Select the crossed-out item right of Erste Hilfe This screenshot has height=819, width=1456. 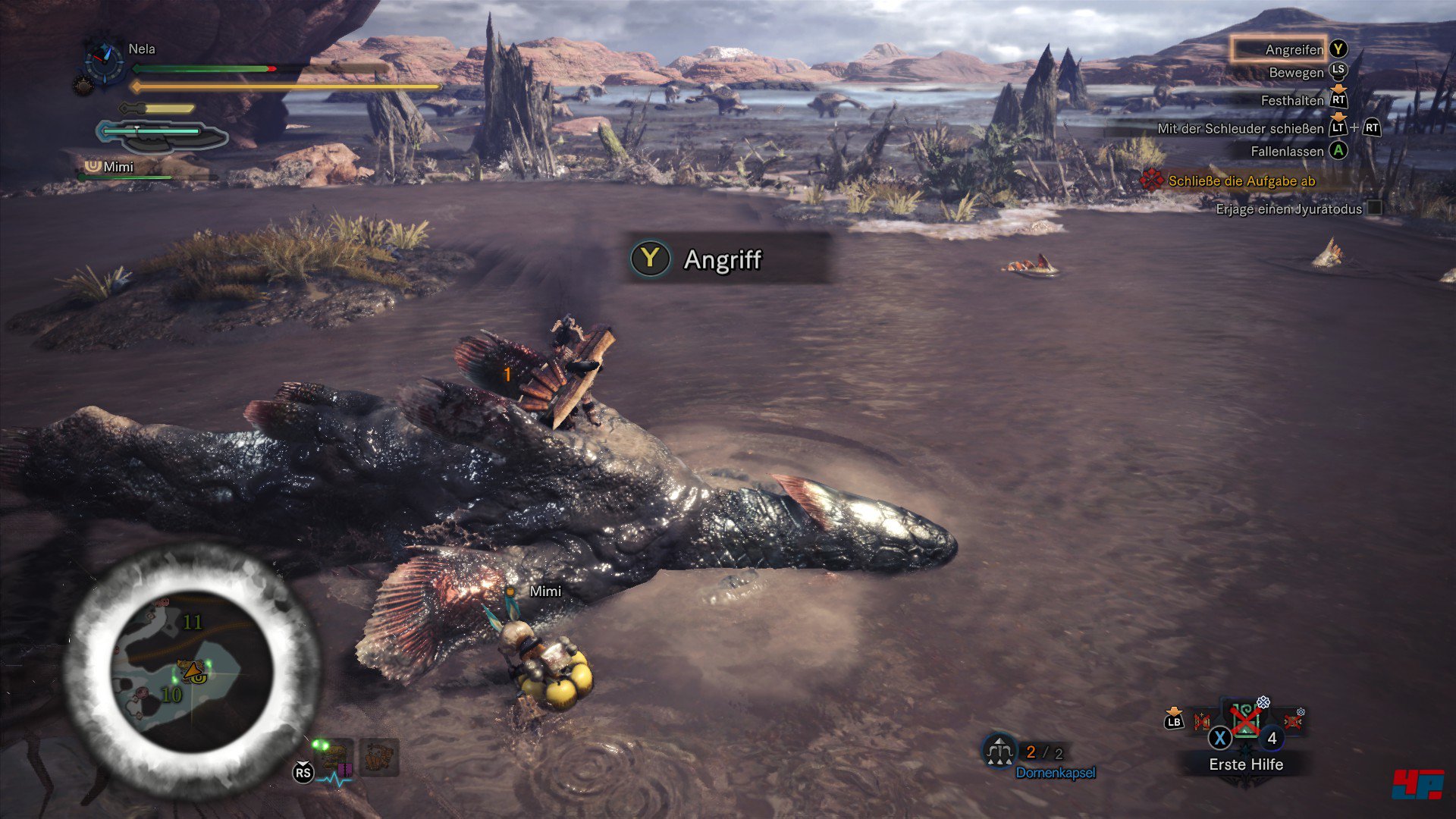[x=1291, y=720]
